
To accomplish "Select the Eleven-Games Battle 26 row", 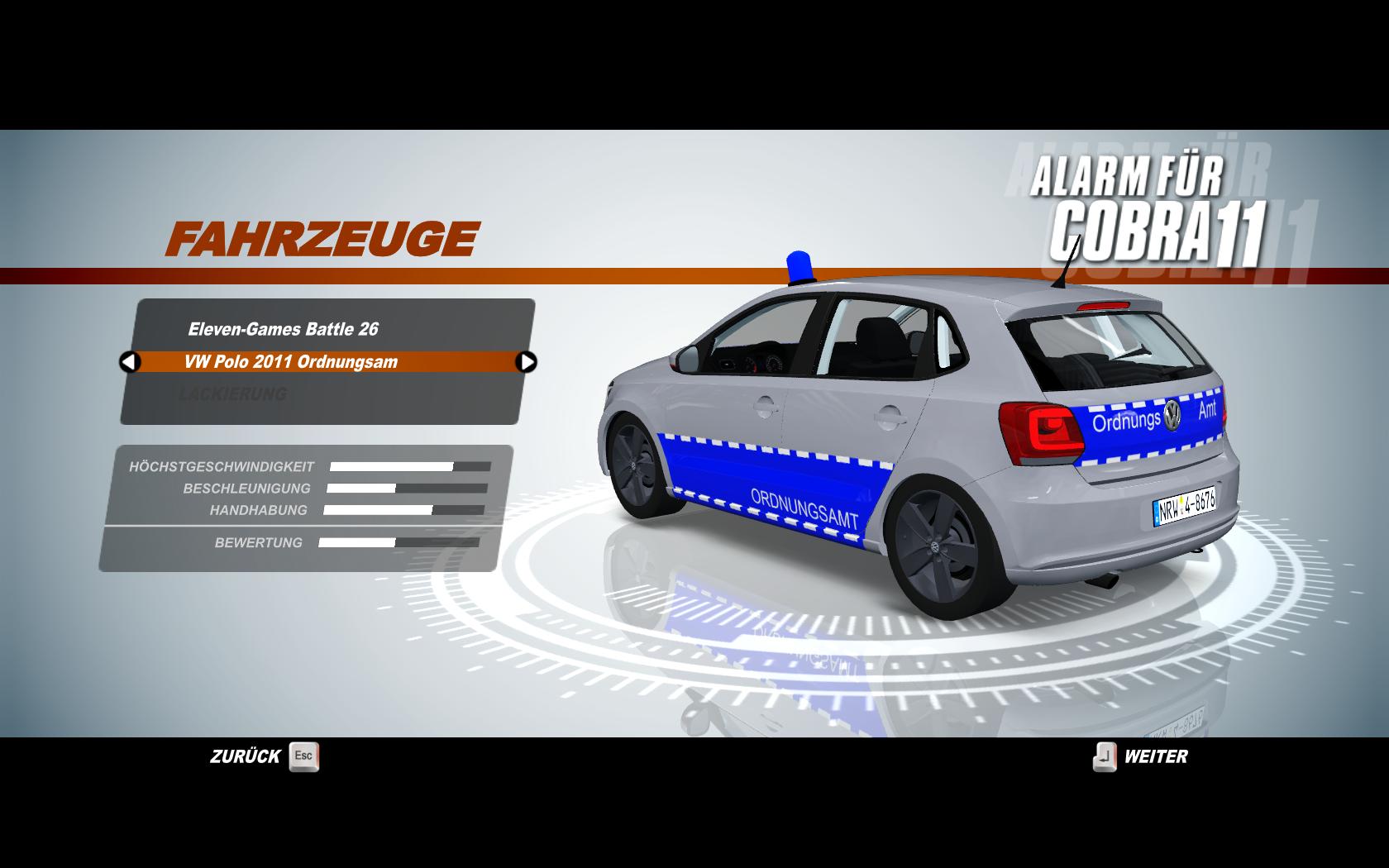I will coord(283,329).
